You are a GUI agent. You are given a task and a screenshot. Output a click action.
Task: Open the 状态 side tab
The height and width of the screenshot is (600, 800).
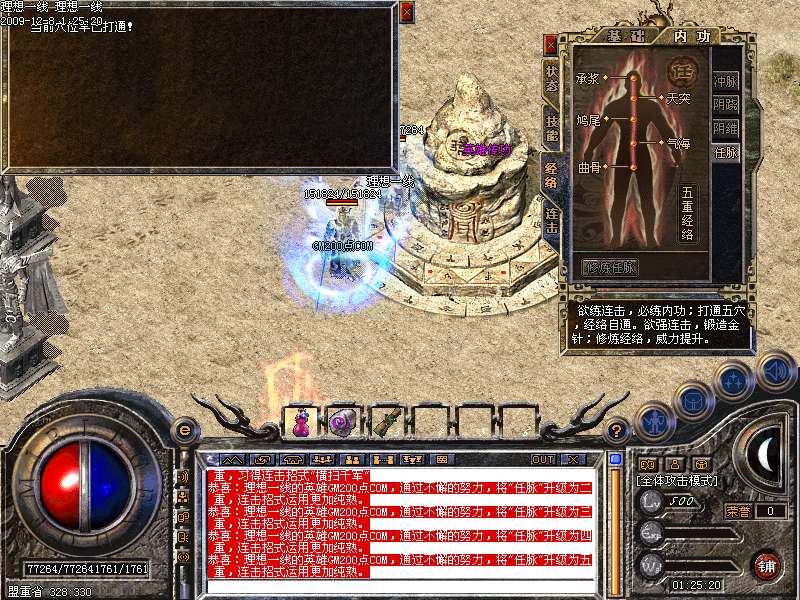coord(551,78)
